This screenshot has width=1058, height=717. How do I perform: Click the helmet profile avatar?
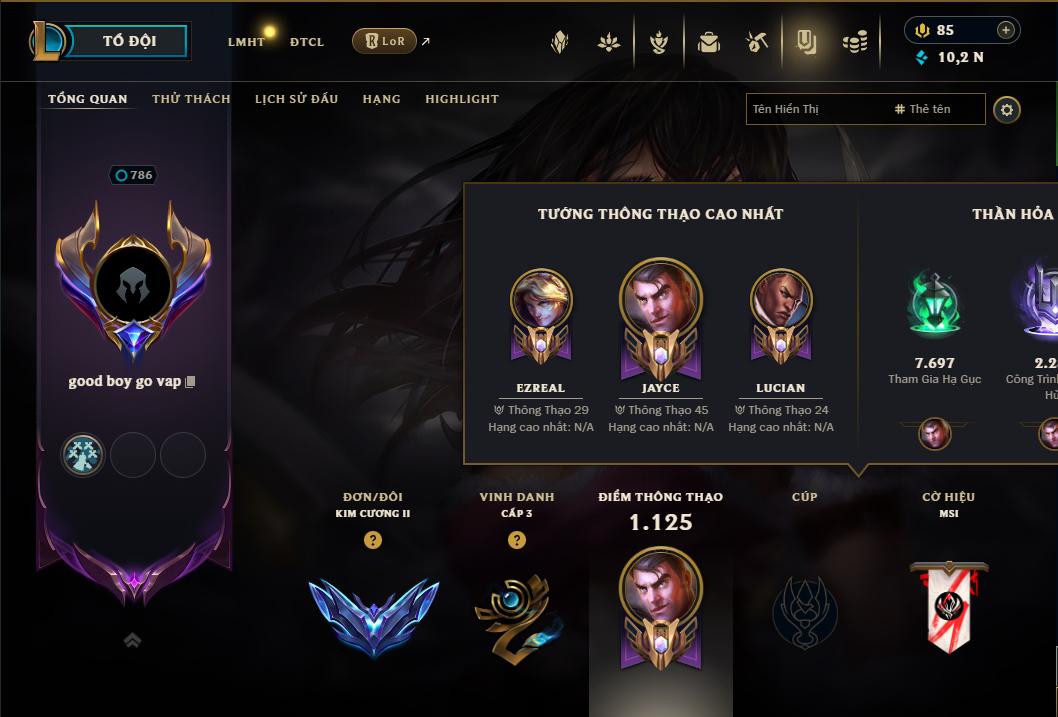(133, 286)
